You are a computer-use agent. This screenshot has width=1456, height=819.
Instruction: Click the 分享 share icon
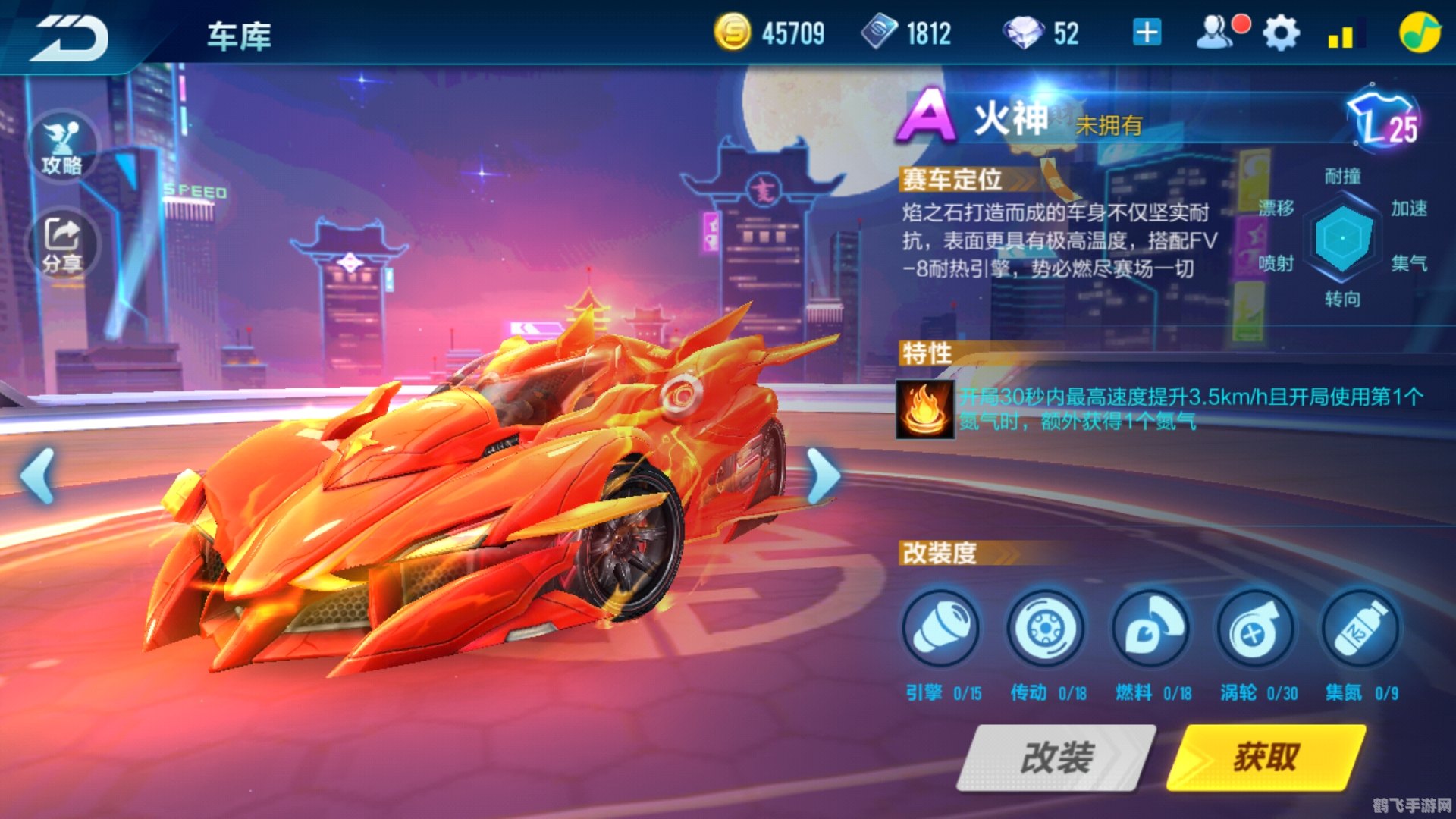coord(64,240)
